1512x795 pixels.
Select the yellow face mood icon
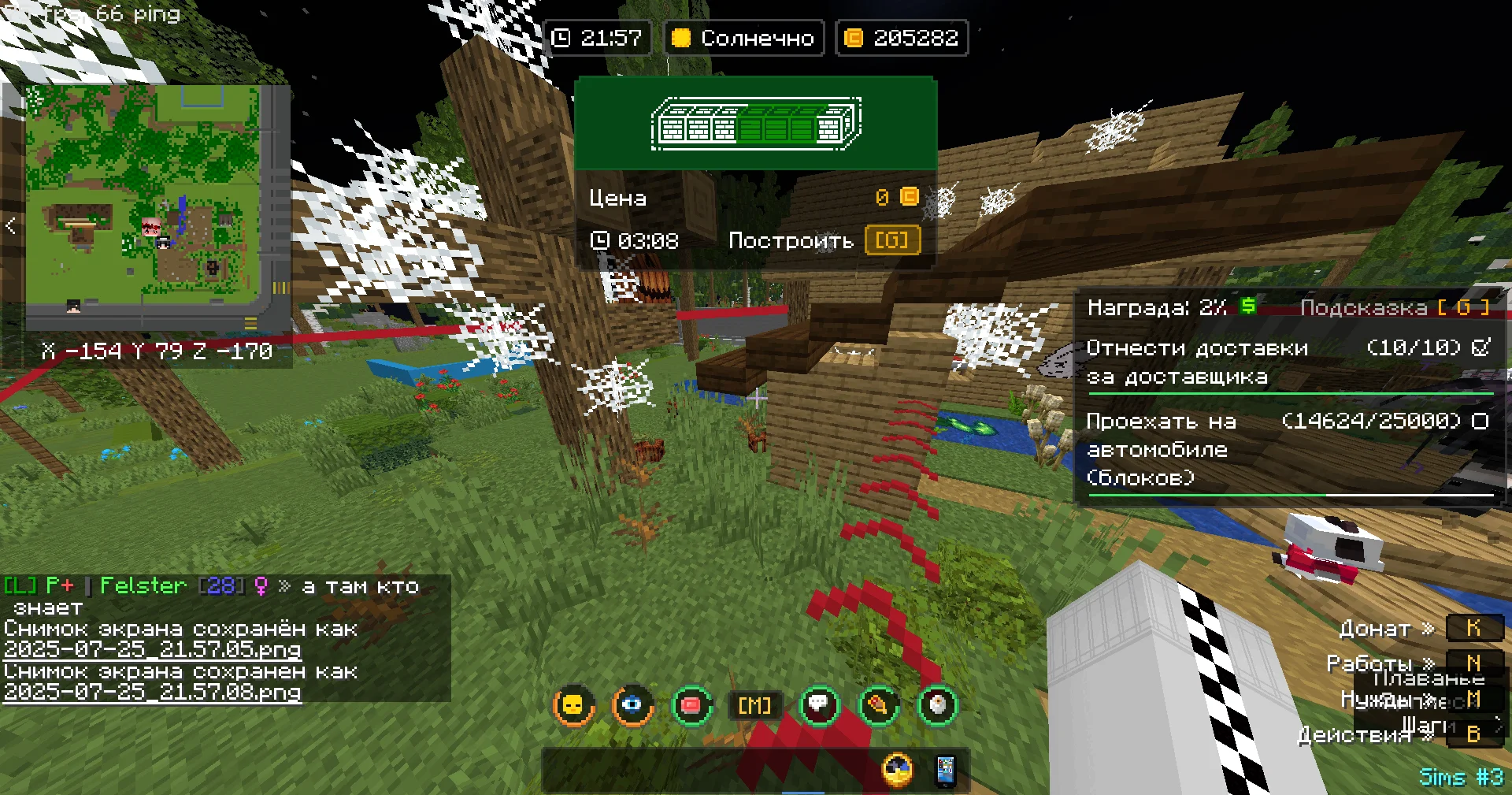pos(573,705)
